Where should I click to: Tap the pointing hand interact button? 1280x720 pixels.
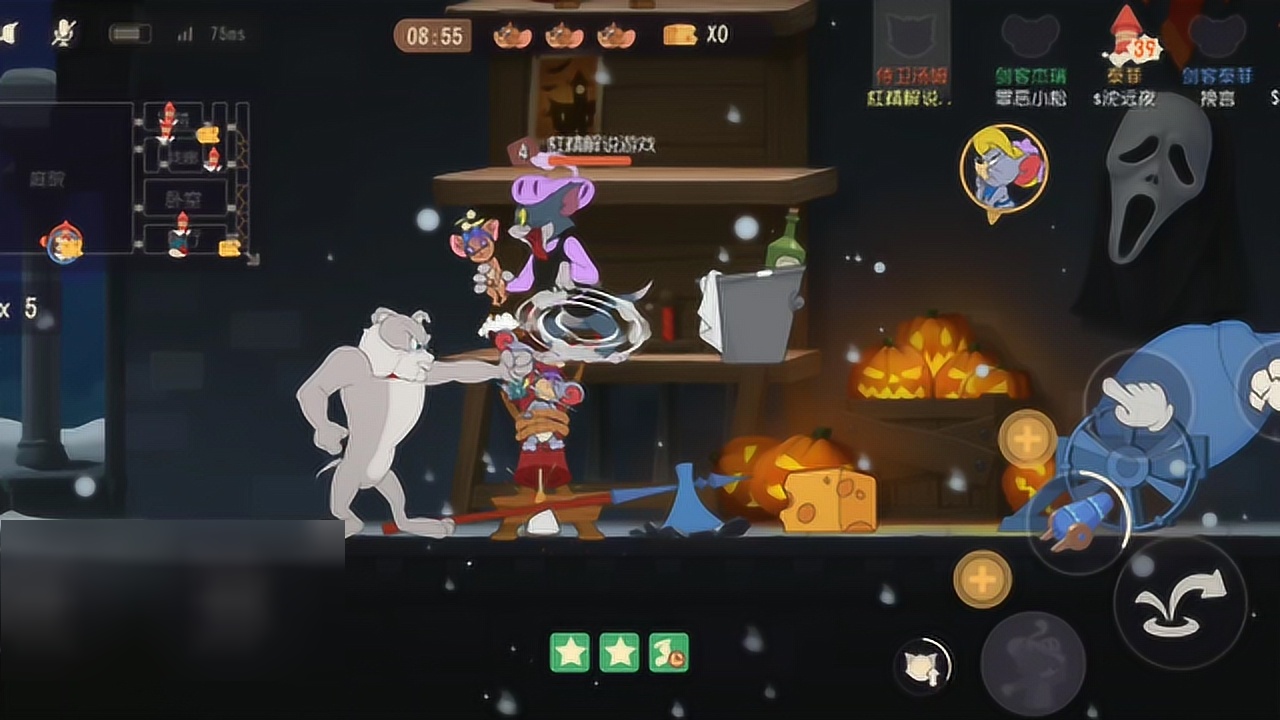coord(1137,402)
